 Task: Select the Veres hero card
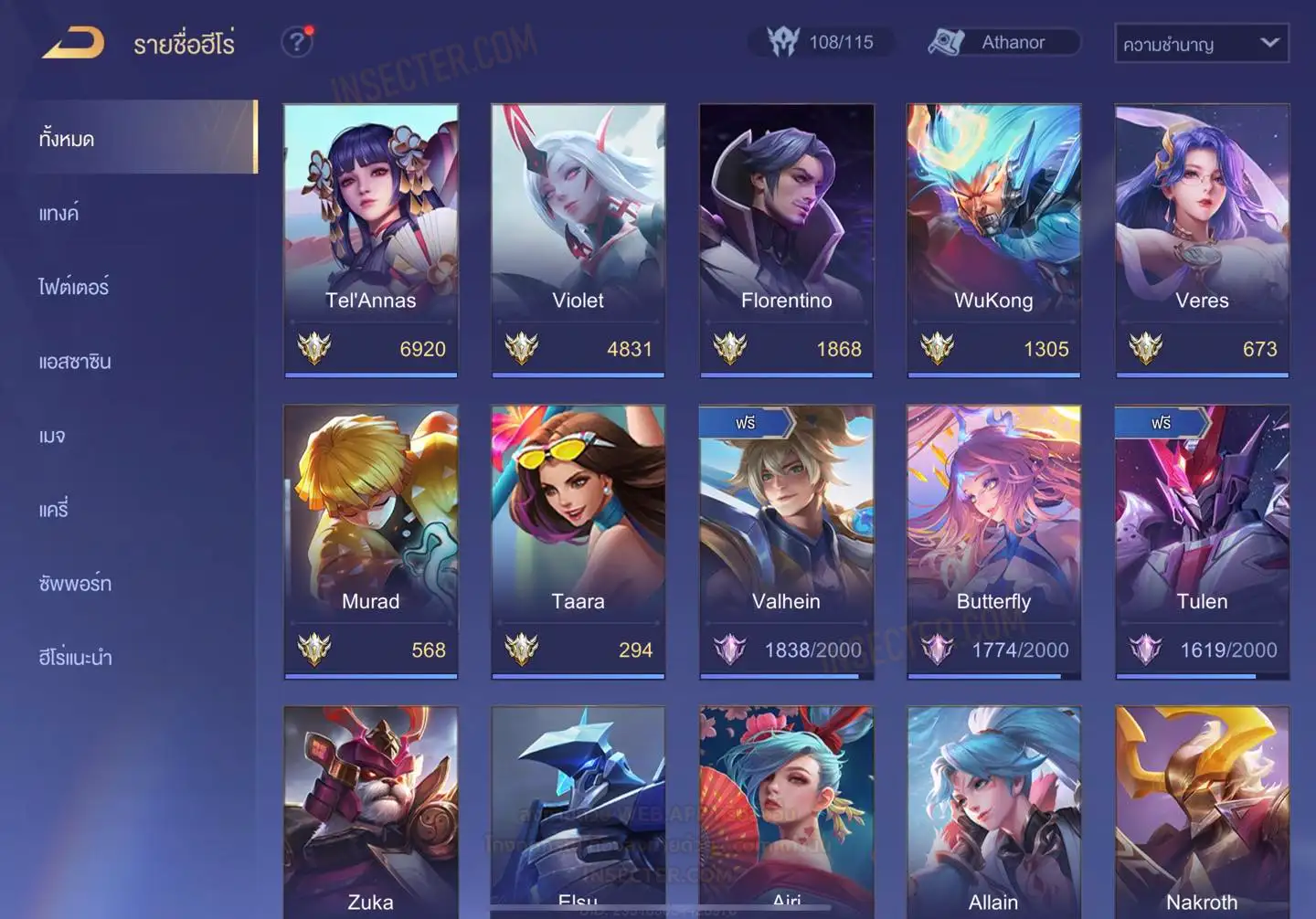1202,239
